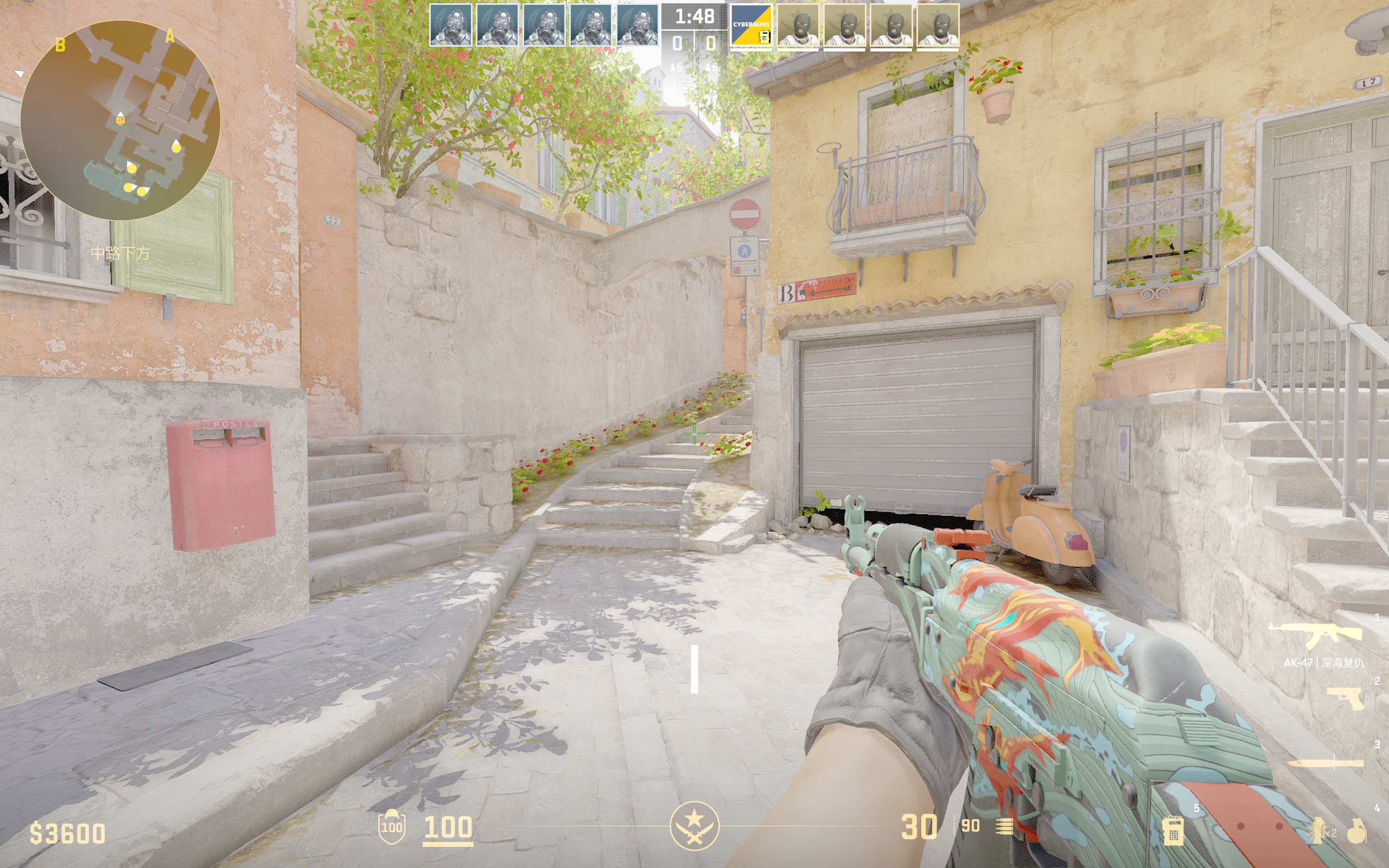Equip the knife from weapon slot 3
Screen dimensions: 1389x868
tap(1326, 763)
